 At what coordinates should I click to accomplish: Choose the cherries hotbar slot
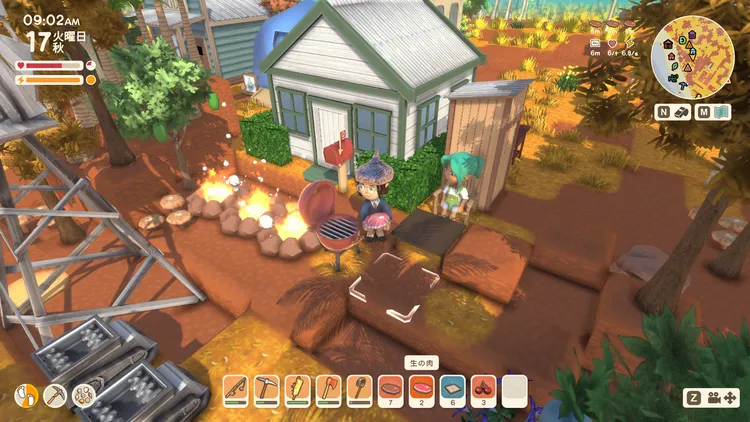tap(483, 388)
